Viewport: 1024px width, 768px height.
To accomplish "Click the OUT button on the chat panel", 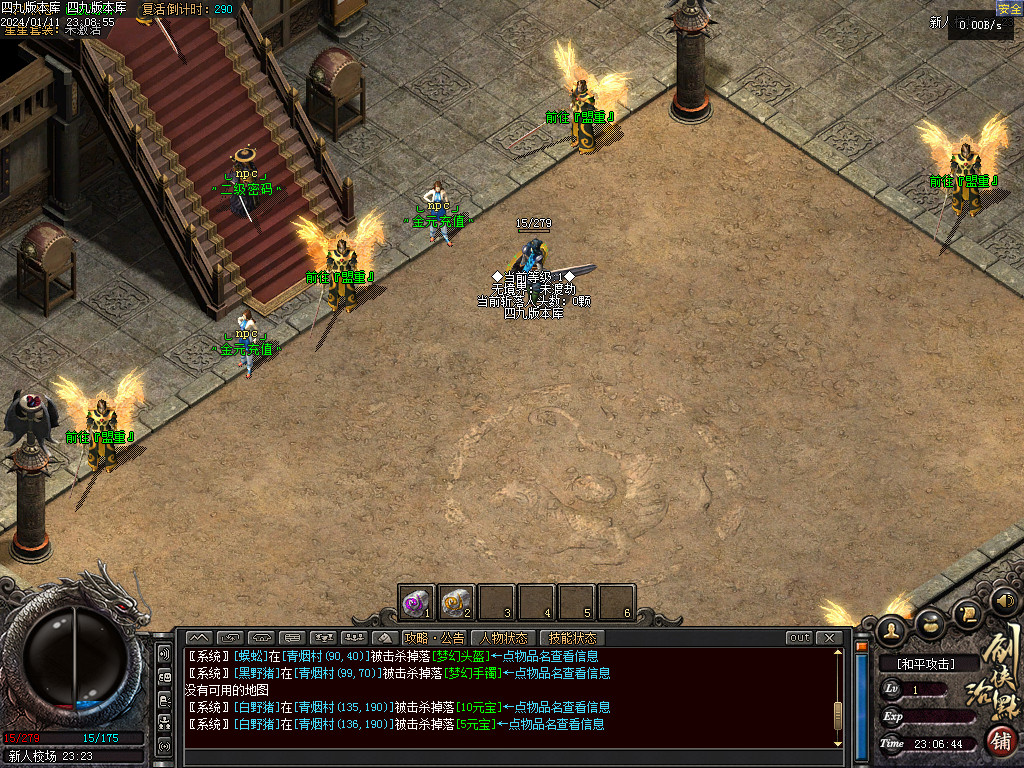I will [800, 638].
